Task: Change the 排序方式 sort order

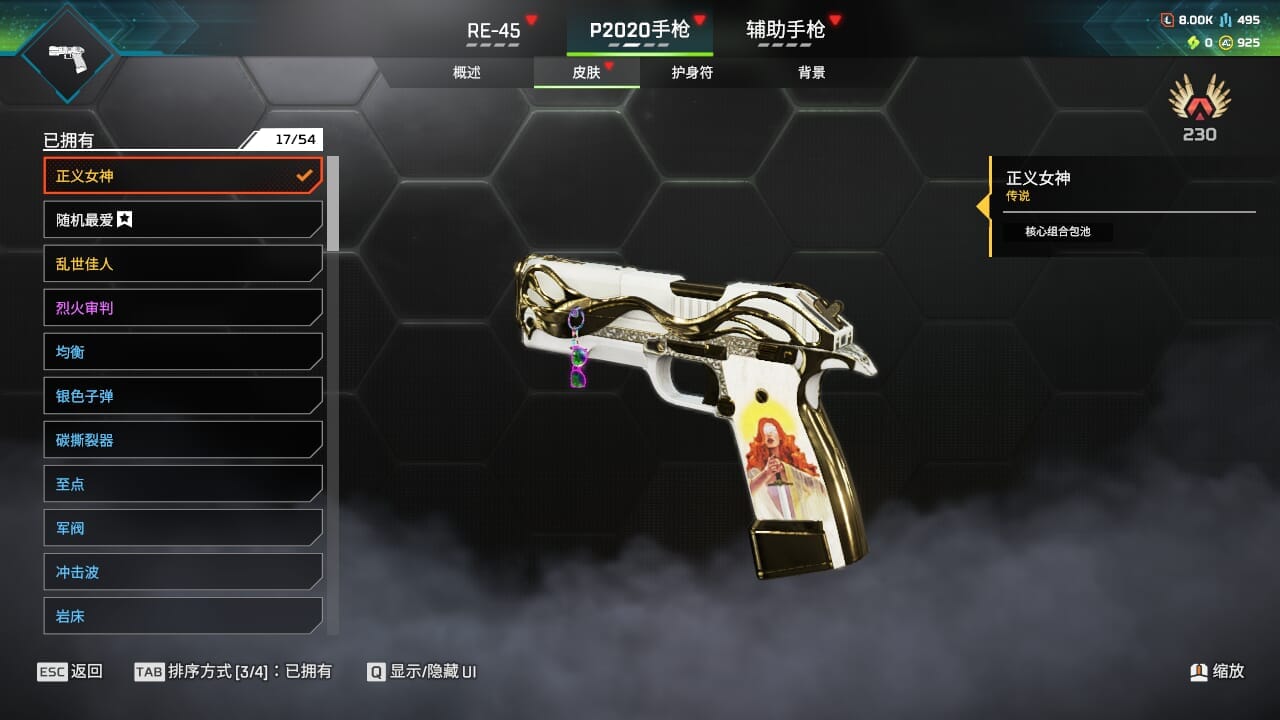Action: pos(233,672)
